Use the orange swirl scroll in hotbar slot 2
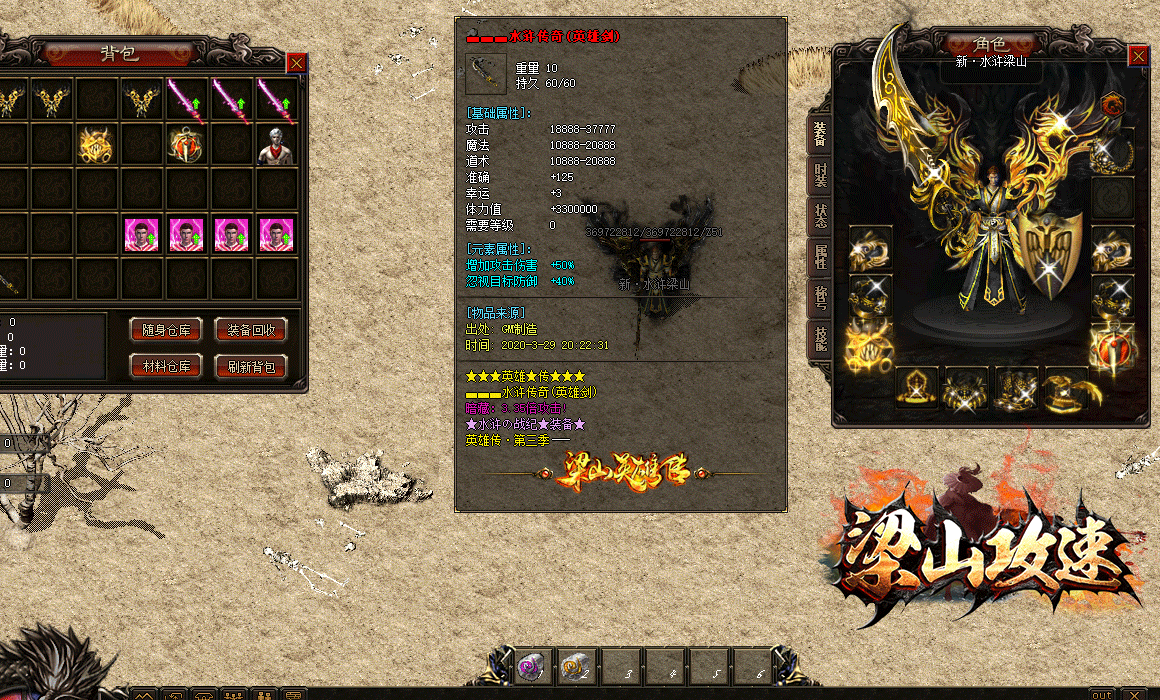The height and width of the screenshot is (700, 1160). pyautogui.click(x=574, y=668)
